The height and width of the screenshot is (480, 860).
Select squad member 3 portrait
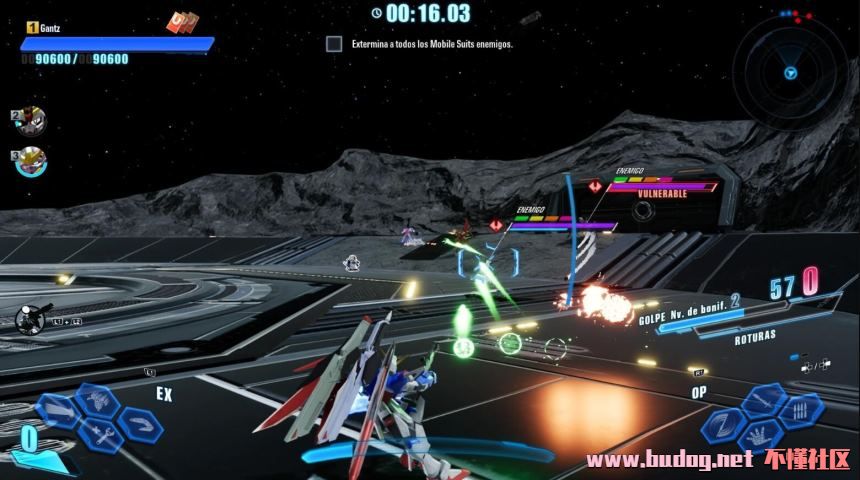click(x=30, y=159)
